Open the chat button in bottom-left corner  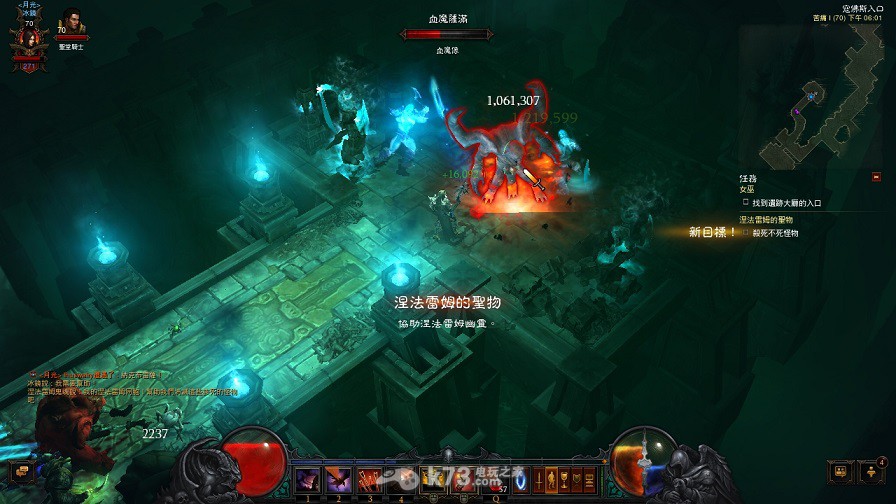pos(18,471)
